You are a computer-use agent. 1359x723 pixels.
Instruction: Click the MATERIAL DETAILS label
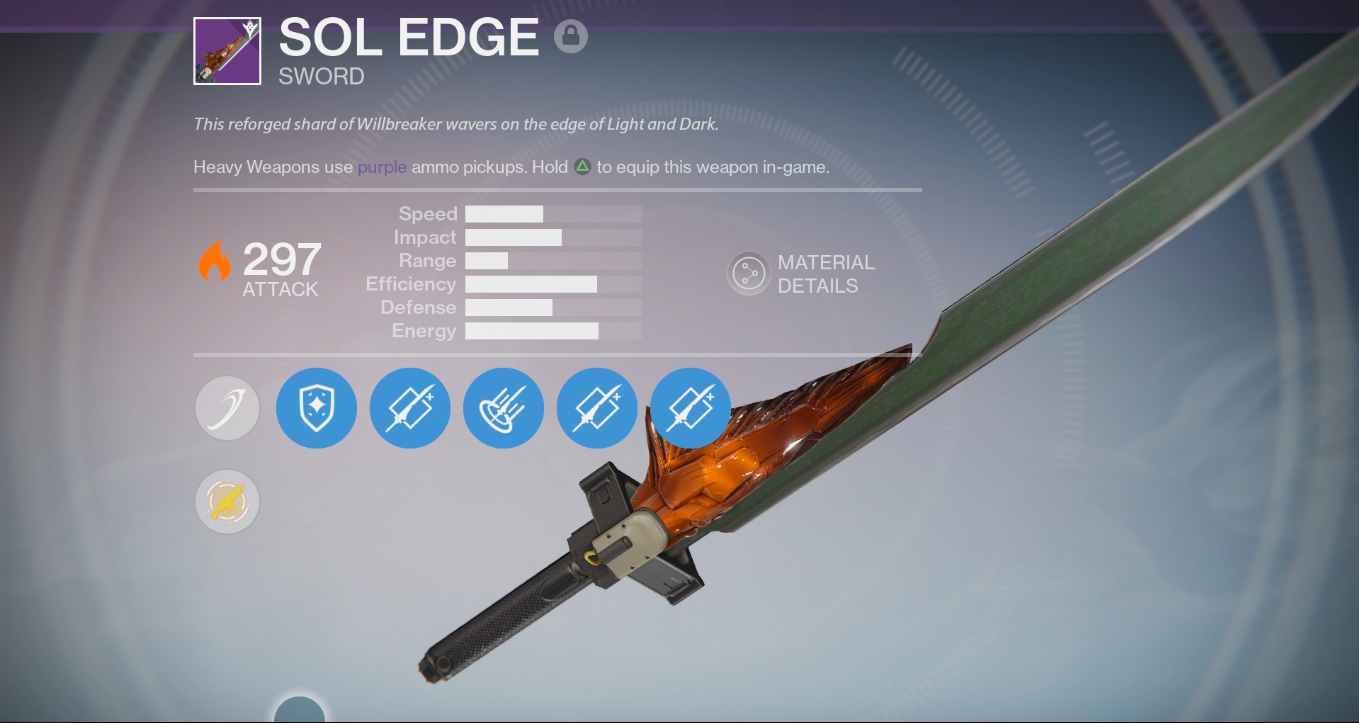click(x=827, y=274)
